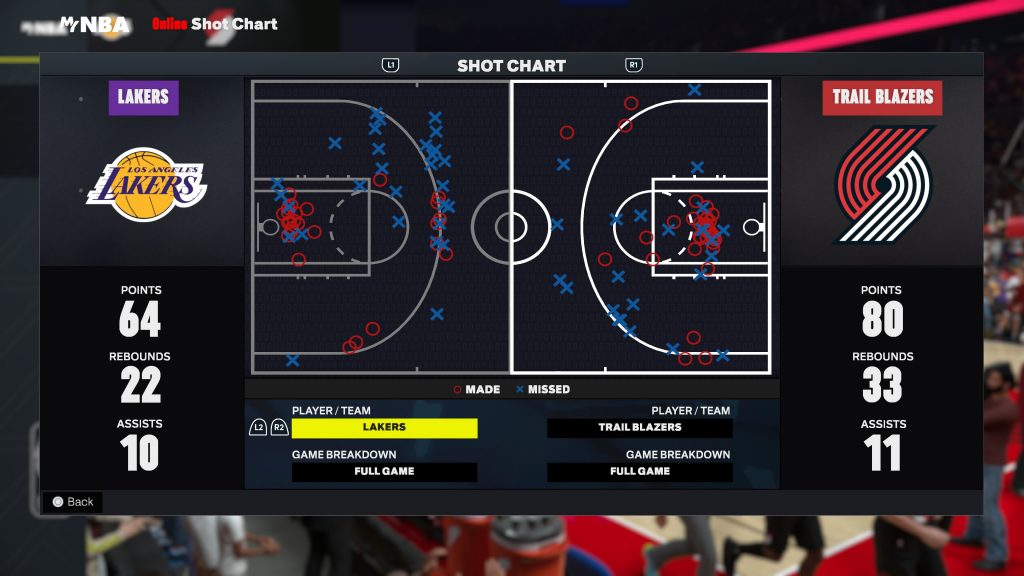Change the Trail Blazers Full Game breakdown

click(x=640, y=472)
